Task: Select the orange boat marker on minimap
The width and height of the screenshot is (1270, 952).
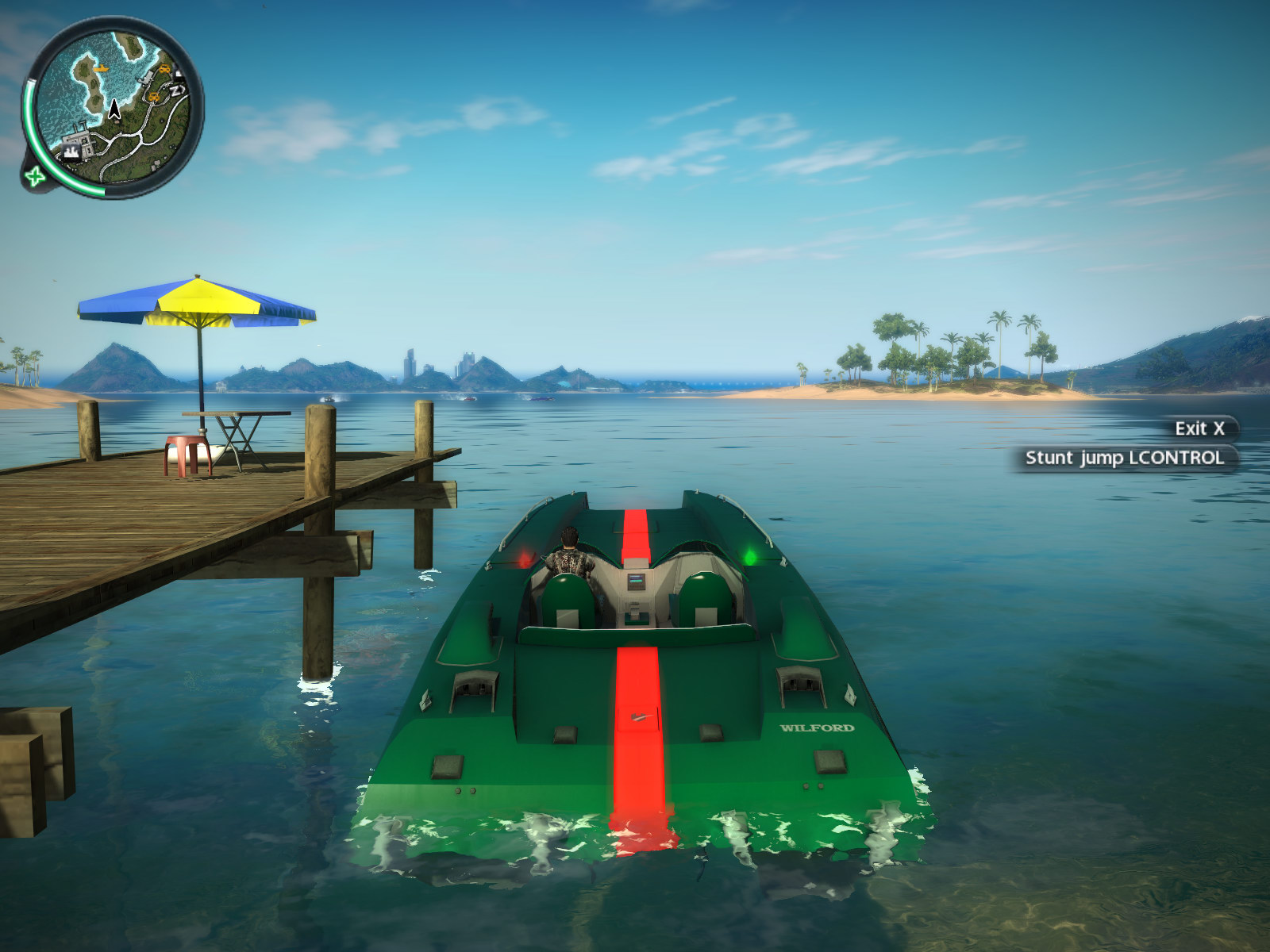Action: tap(101, 69)
